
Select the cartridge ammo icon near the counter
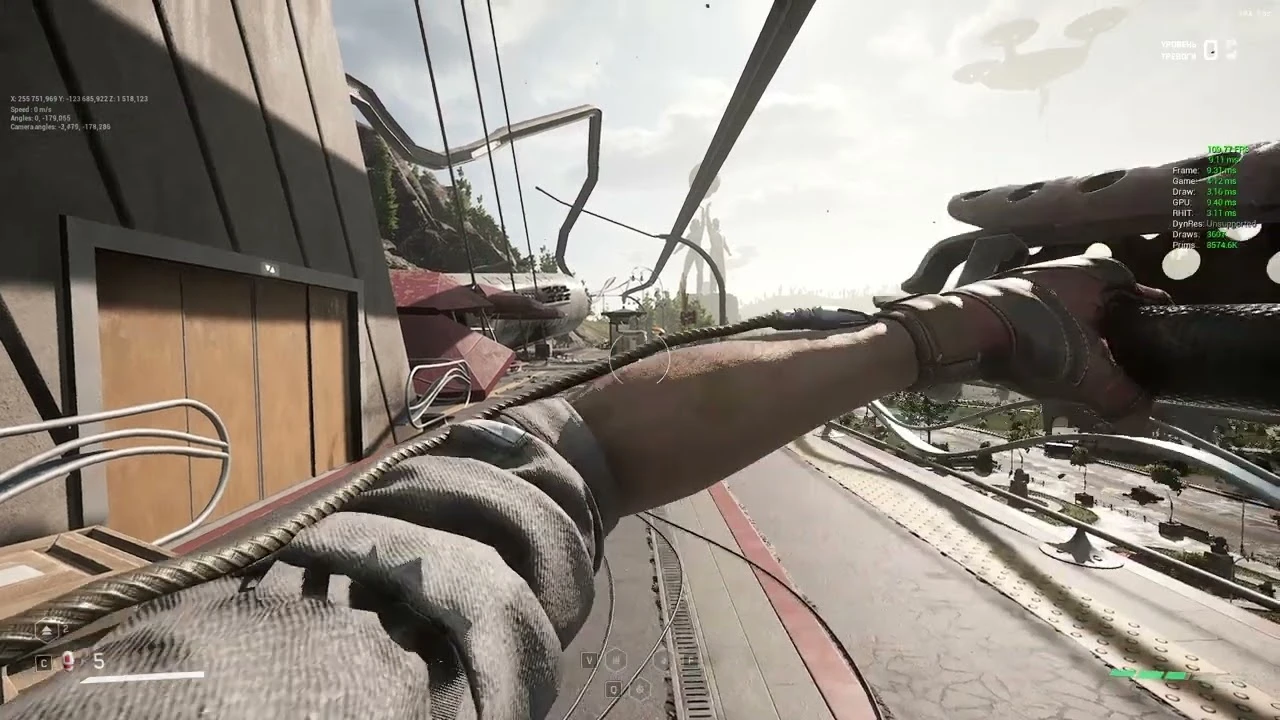pyautogui.click(x=68, y=660)
